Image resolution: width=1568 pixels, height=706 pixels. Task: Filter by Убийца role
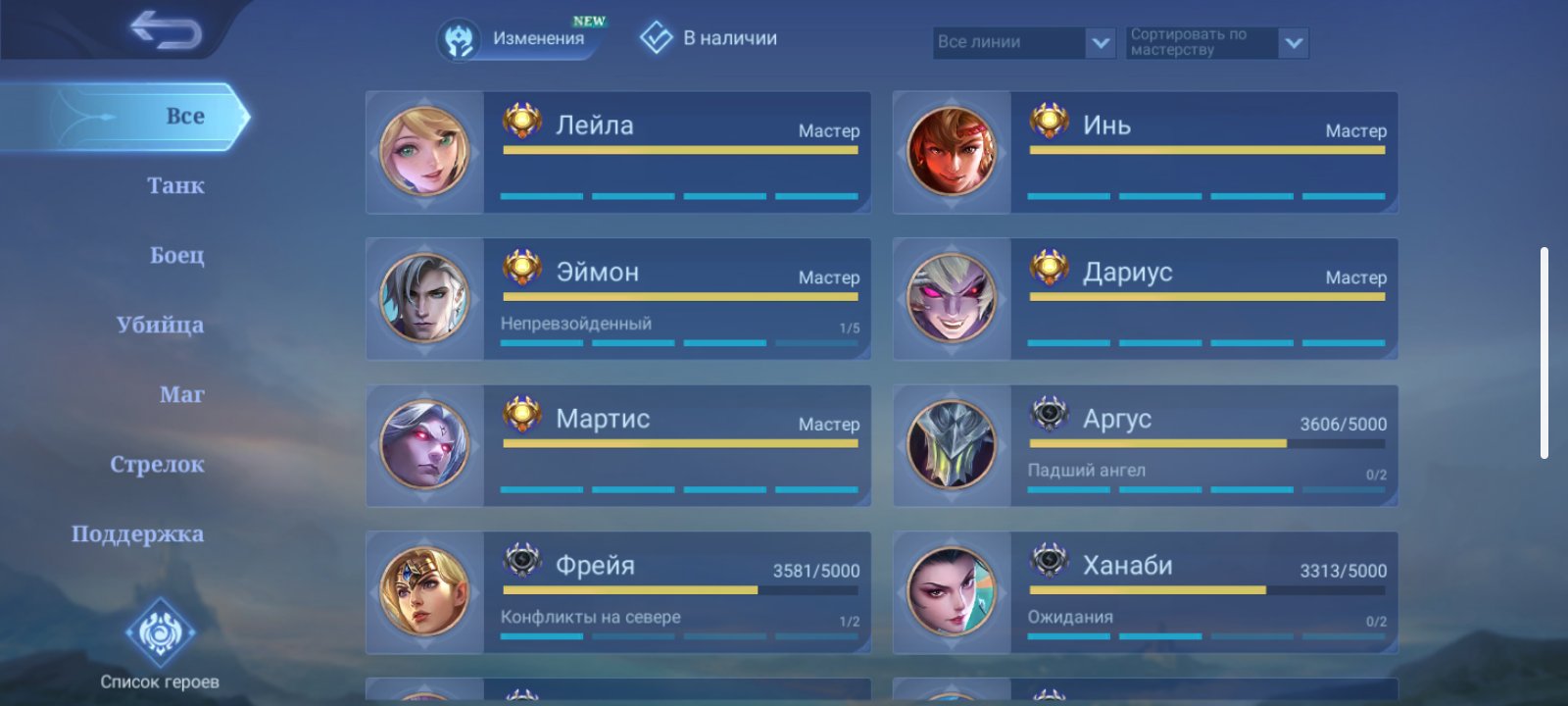pos(161,326)
